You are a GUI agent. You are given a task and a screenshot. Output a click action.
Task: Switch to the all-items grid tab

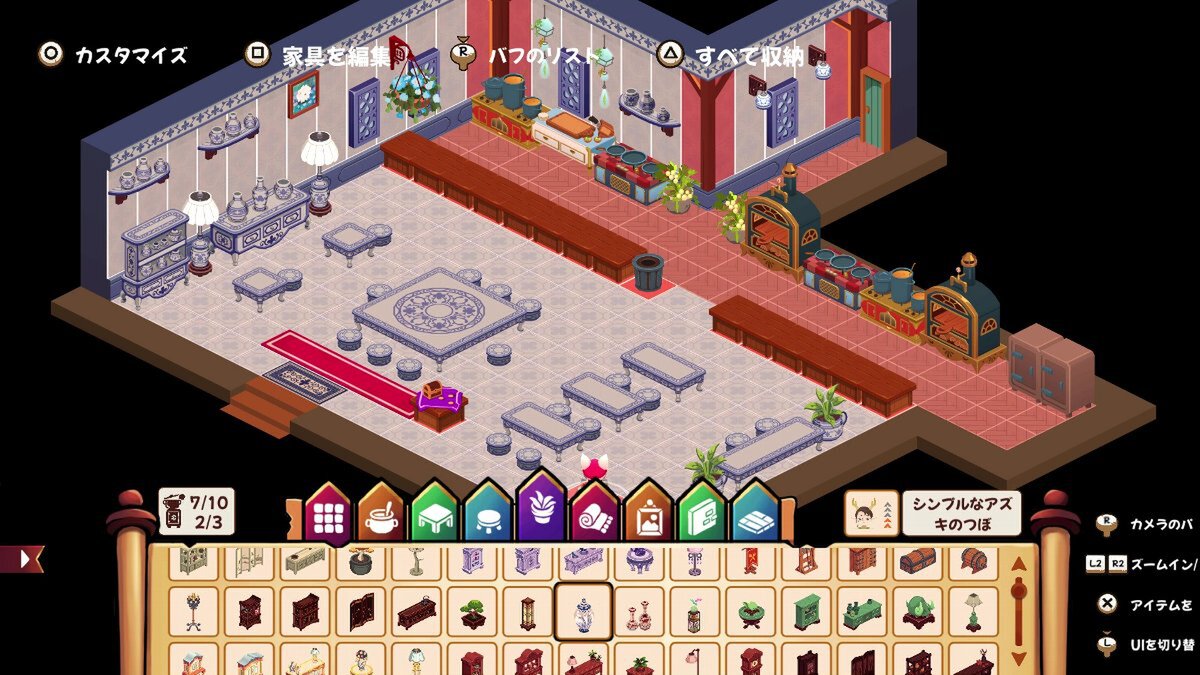(x=329, y=515)
